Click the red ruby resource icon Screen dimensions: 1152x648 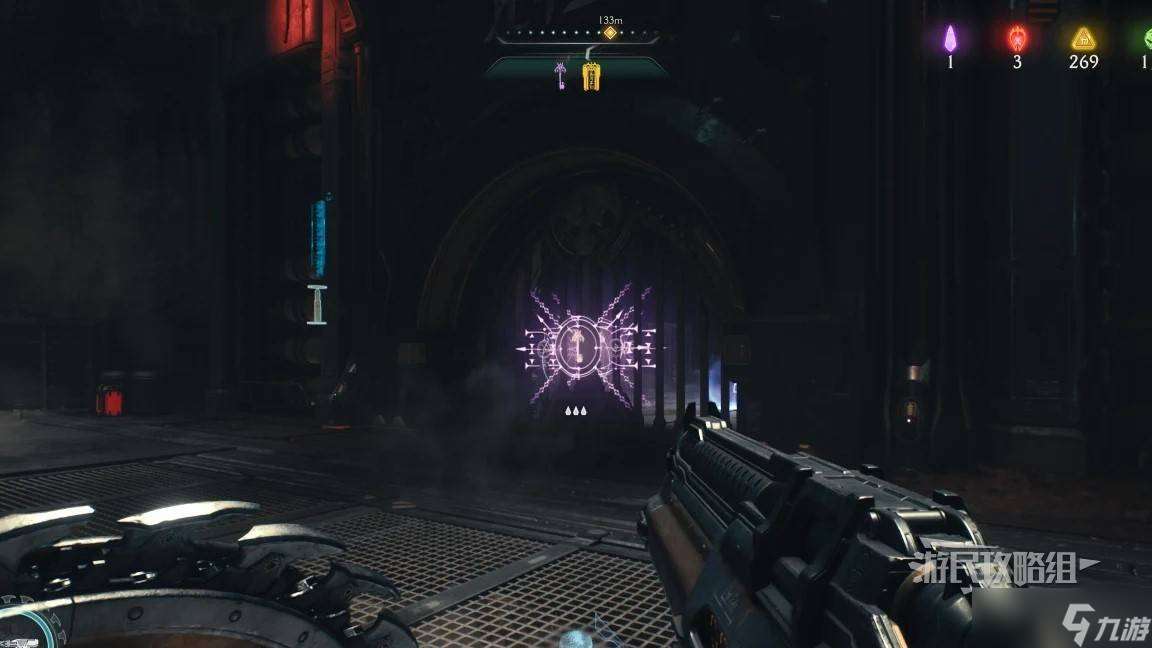click(1016, 39)
